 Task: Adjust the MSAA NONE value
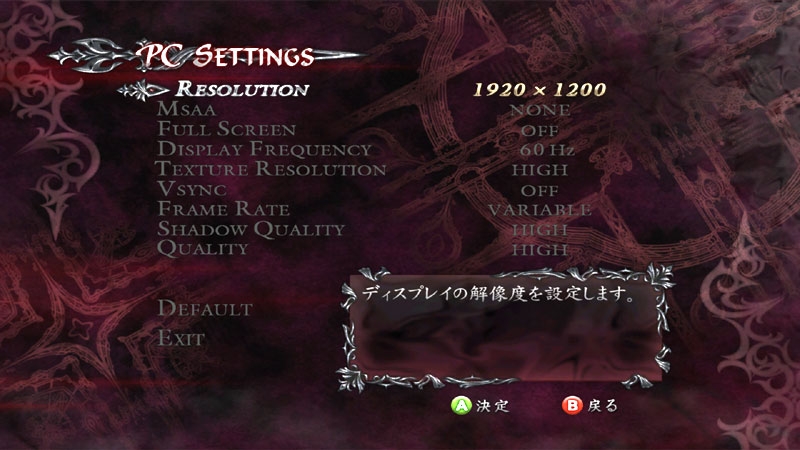pos(539,110)
